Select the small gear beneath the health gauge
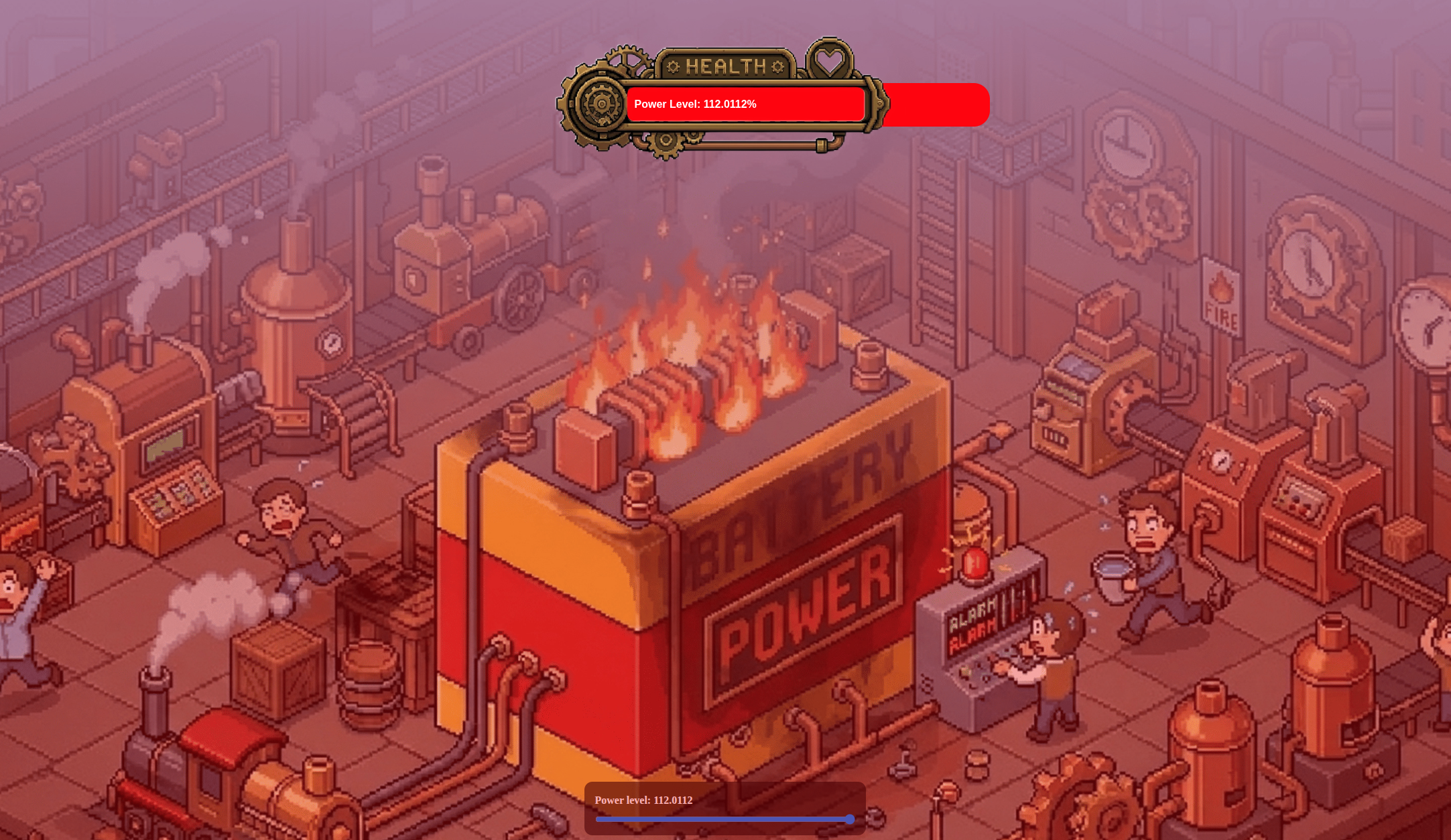 coord(666,143)
